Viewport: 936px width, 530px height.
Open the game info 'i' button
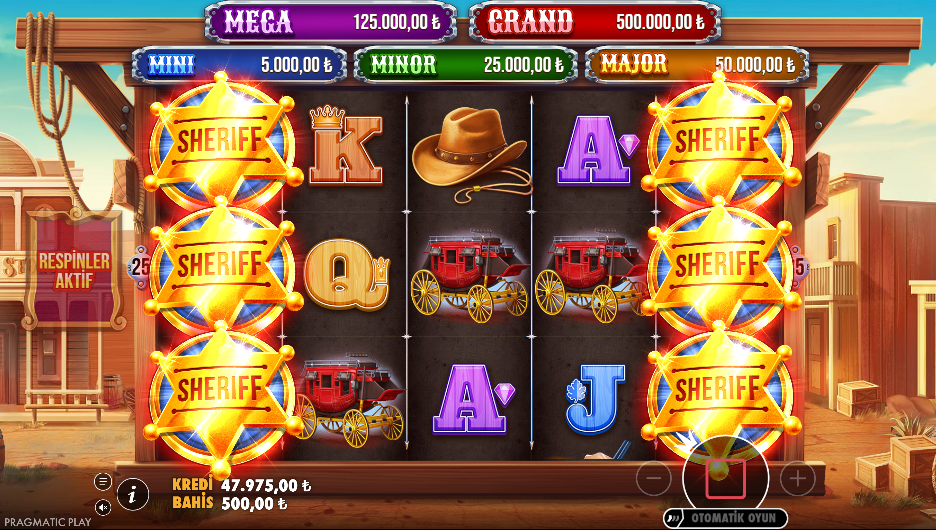coord(133,492)
